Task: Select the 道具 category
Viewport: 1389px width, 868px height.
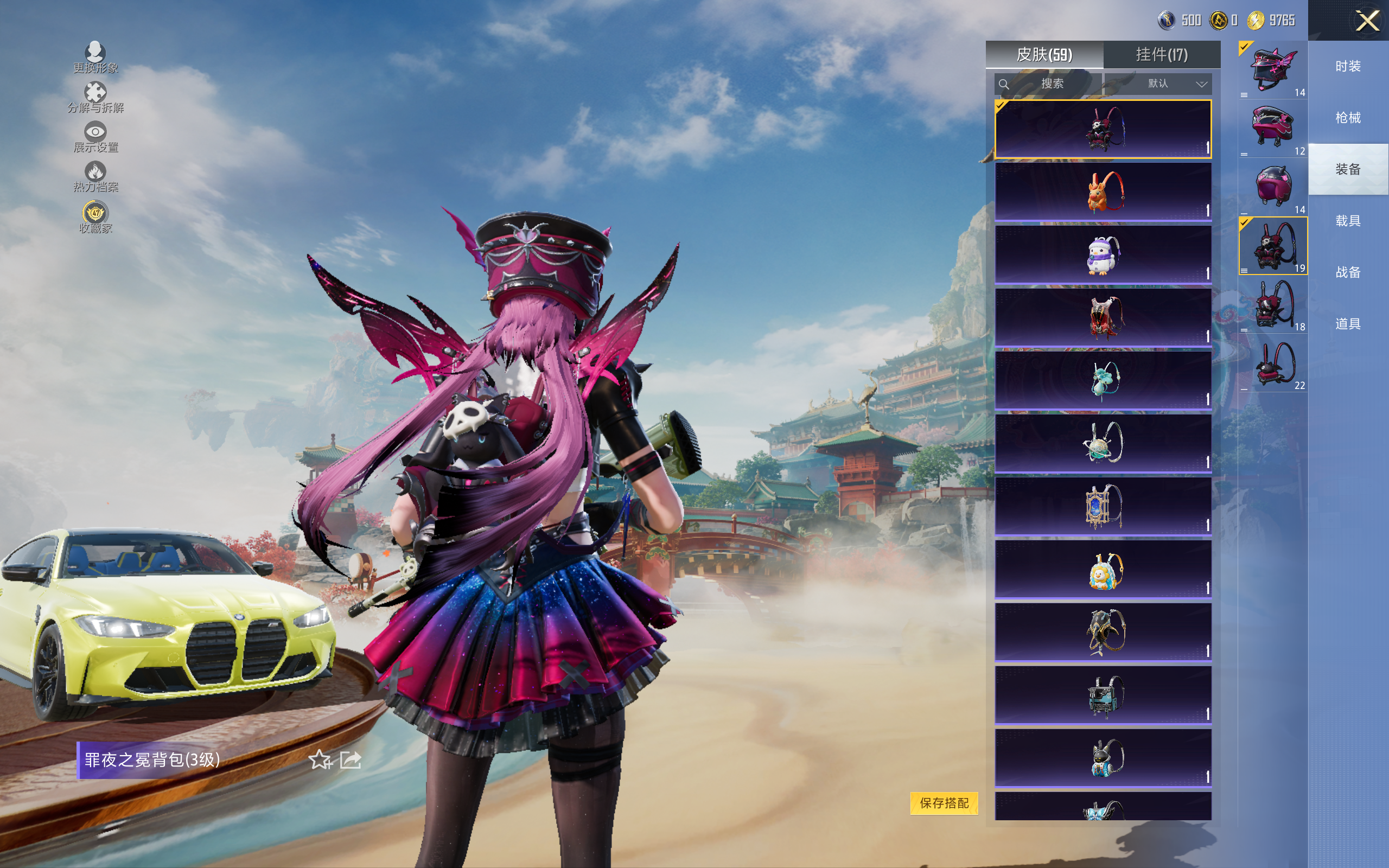Action: click(x=1348, y=324)
